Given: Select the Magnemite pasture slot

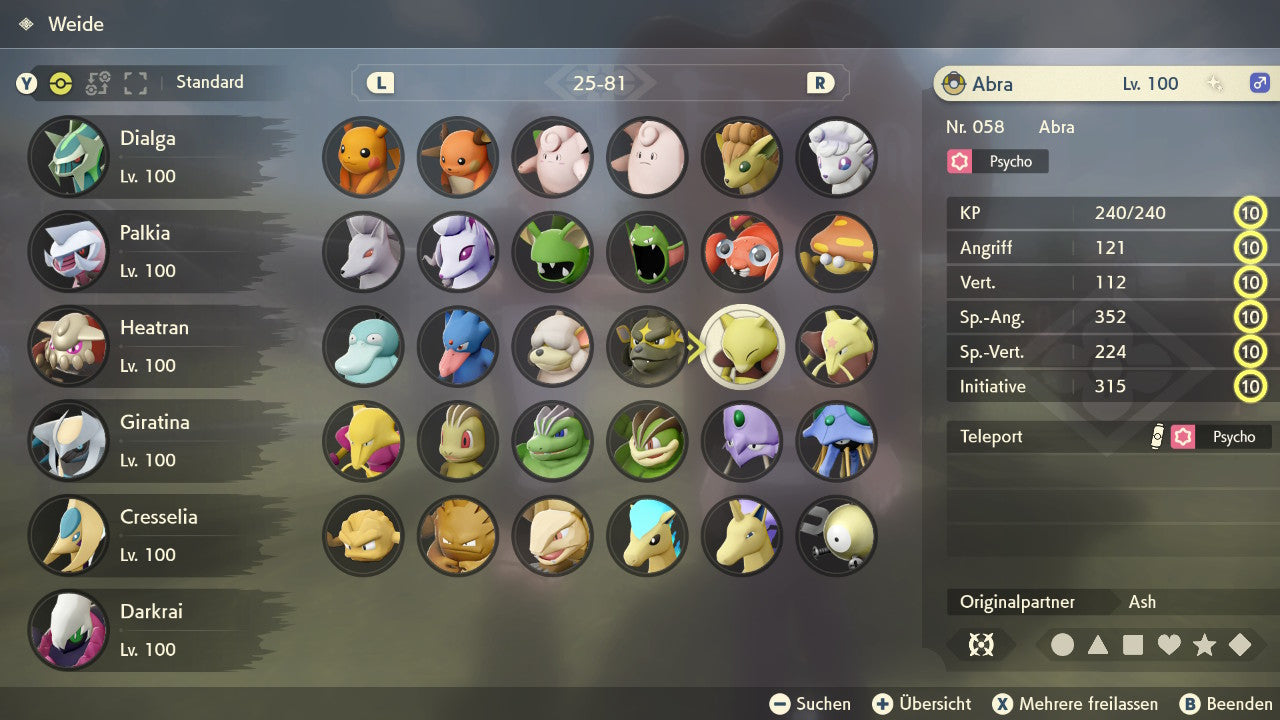Looking at the screenshot, I should pyautogui.click(x=836, y=535).
